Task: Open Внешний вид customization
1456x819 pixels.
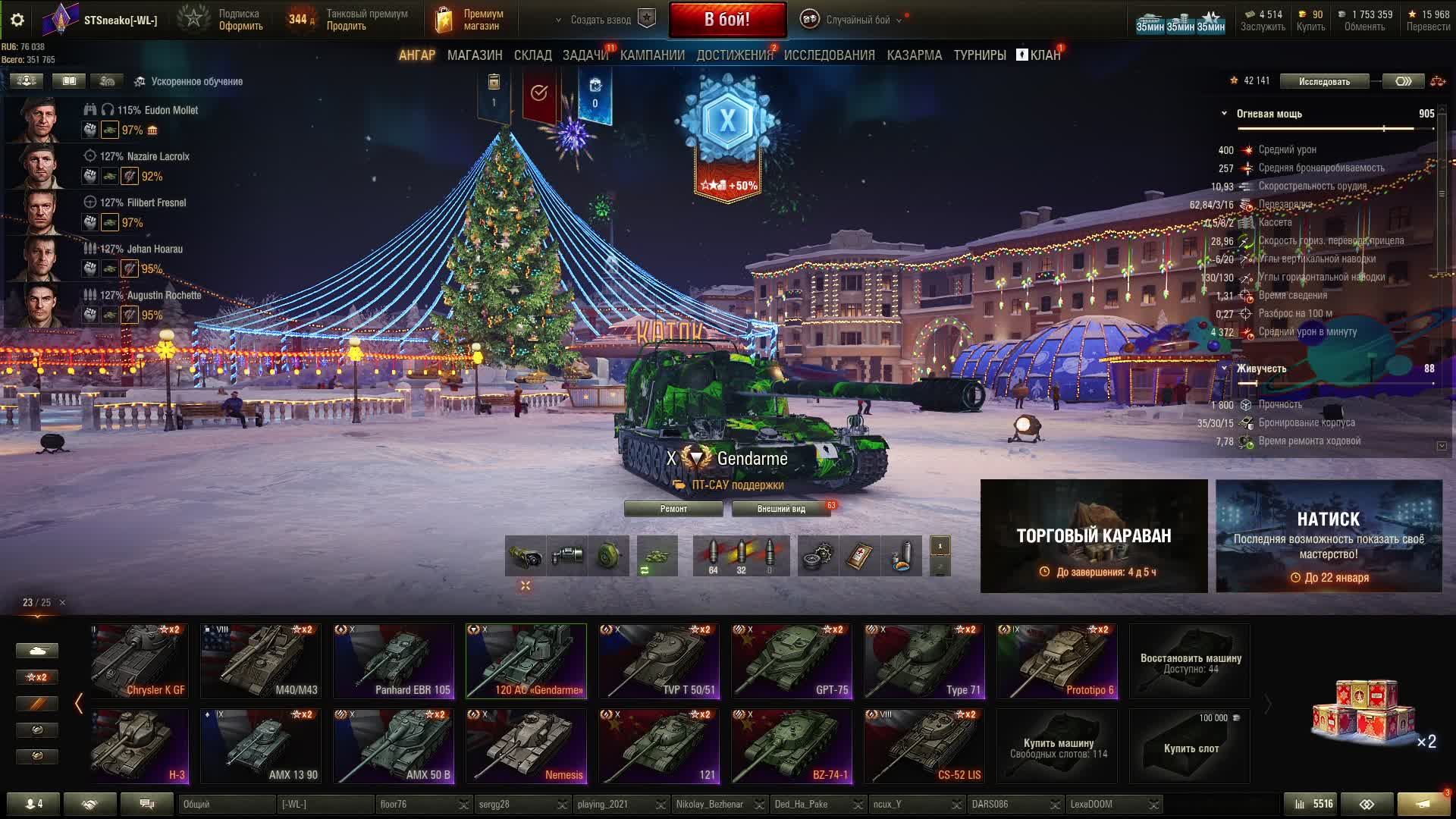Action: coord(781,509)
